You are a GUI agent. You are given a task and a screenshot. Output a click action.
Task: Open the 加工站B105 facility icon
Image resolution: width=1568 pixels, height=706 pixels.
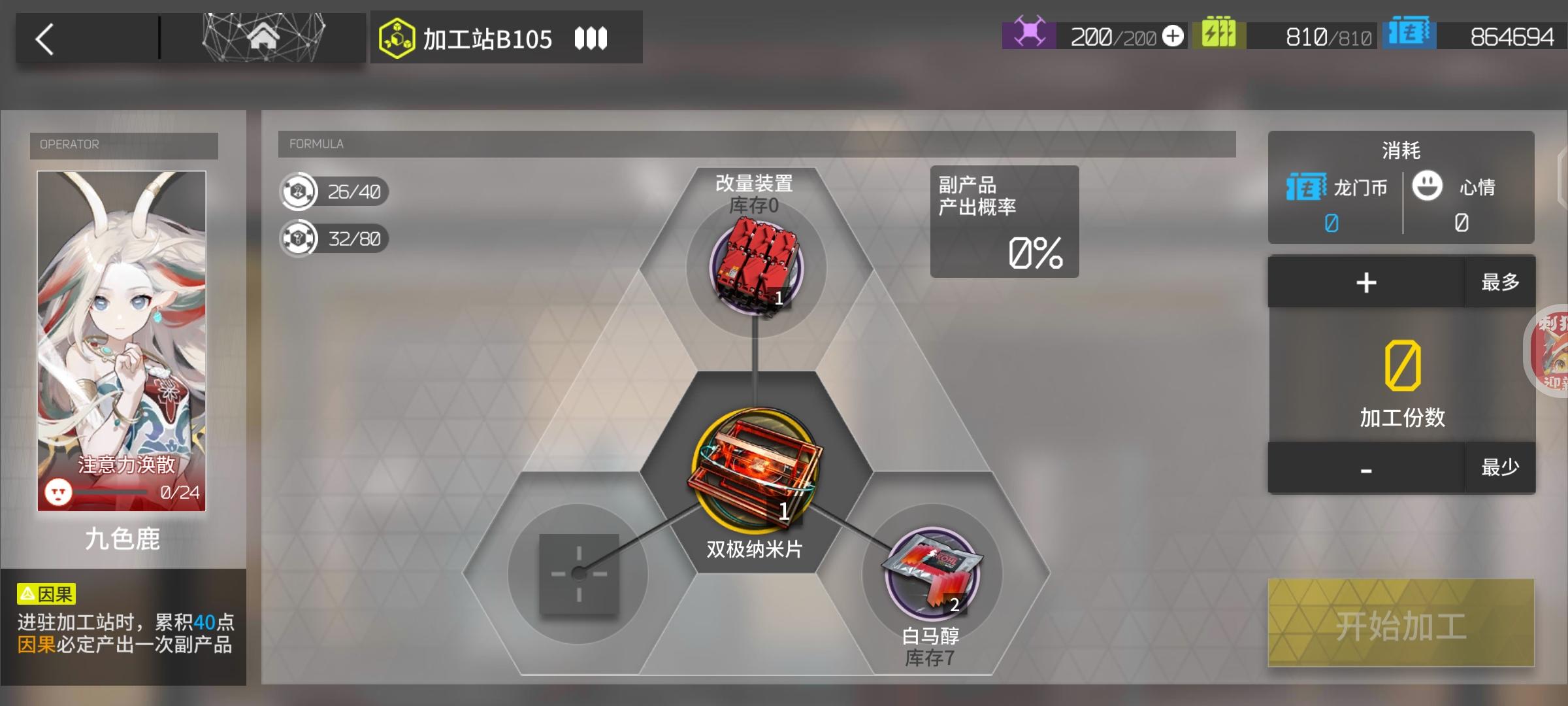(x=397, y=37)
